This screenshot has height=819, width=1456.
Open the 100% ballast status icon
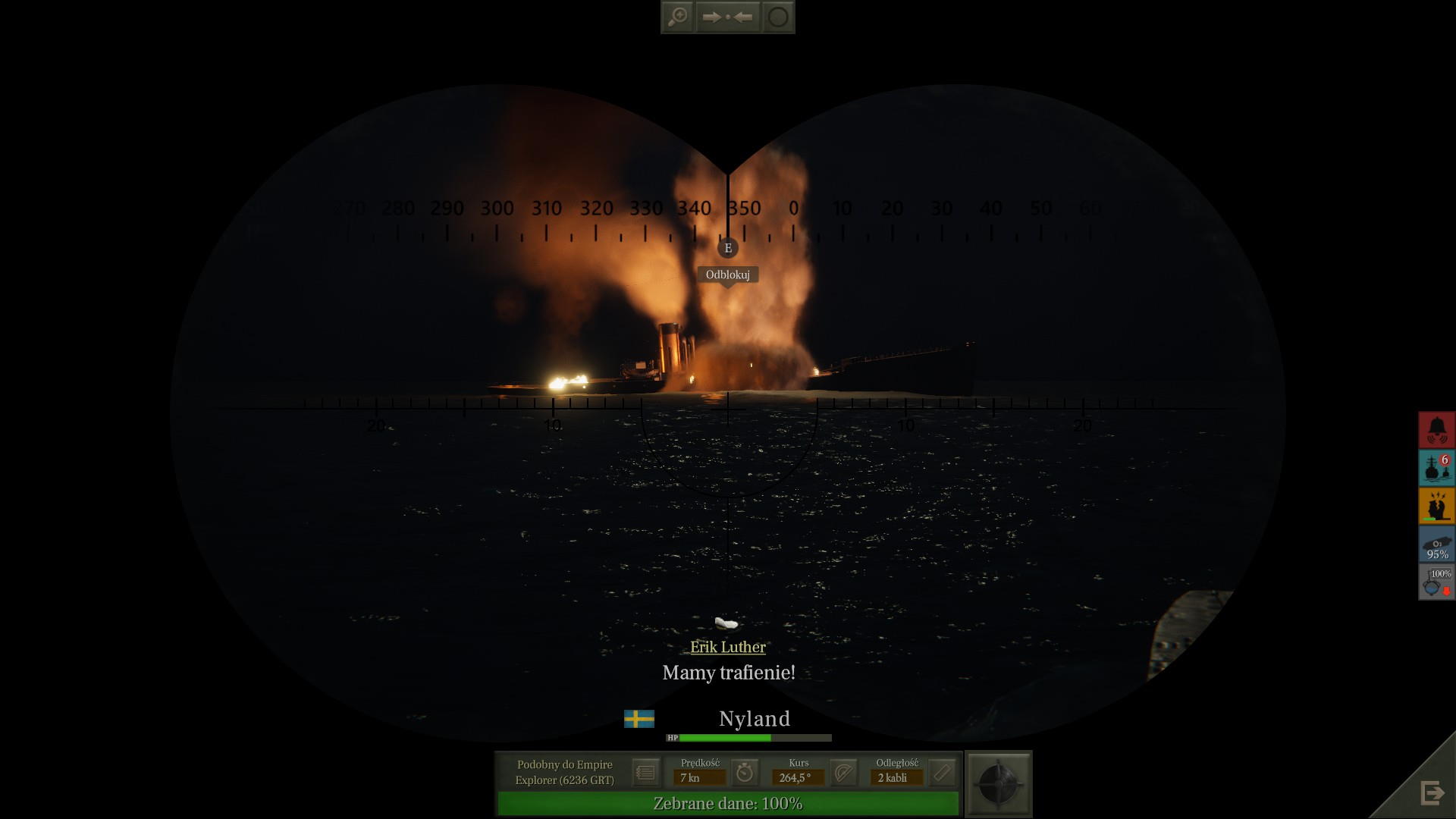click(1437, 582)
